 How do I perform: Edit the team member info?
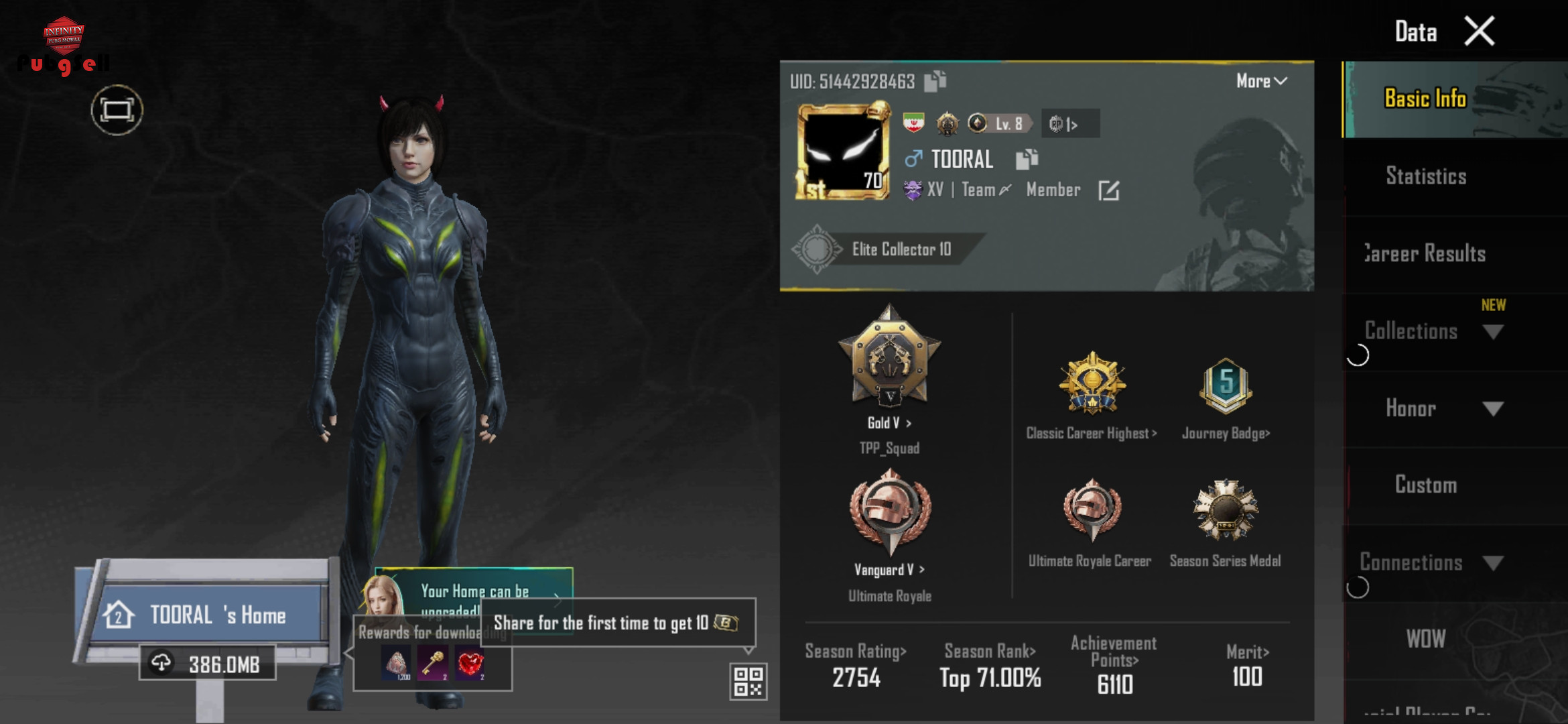[x=1108, y=190]
